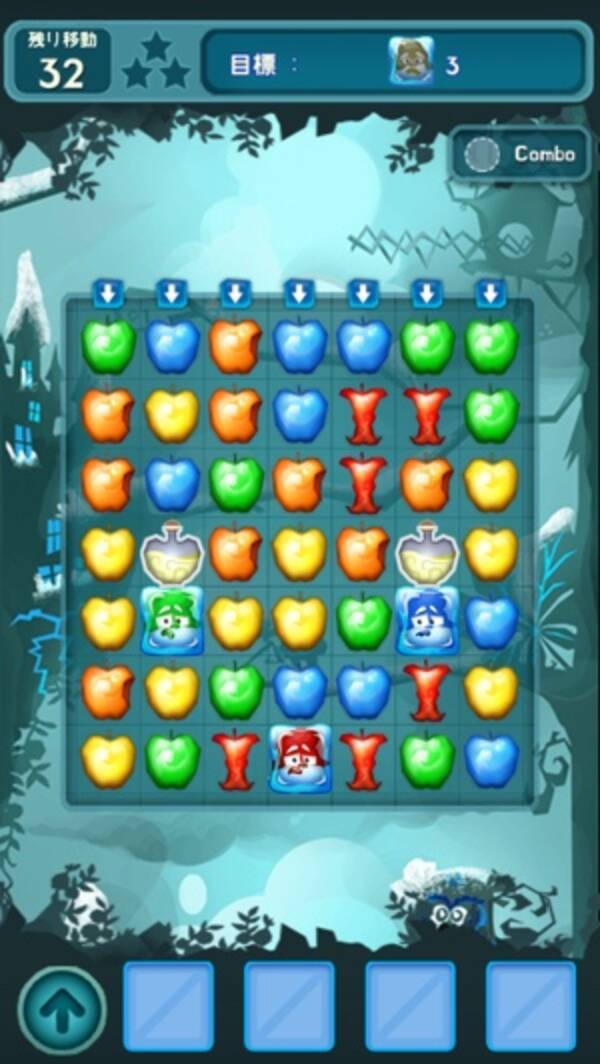Select the potion bottle above the green monster
The image size is (600, 1064).
point(172,552)
